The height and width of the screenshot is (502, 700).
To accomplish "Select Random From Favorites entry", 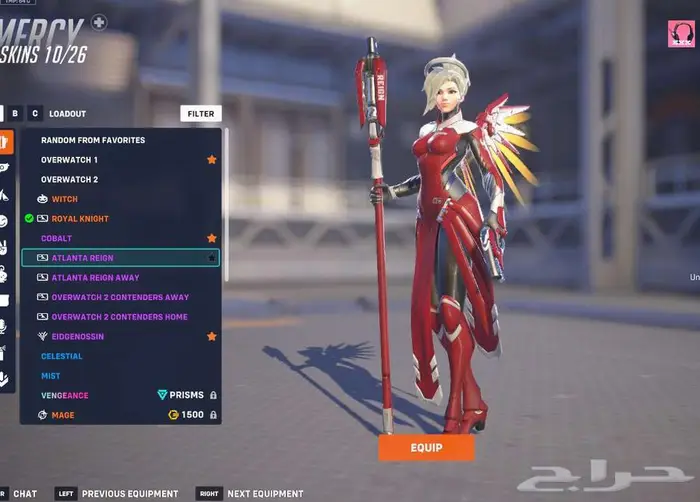I will [93, 140].
